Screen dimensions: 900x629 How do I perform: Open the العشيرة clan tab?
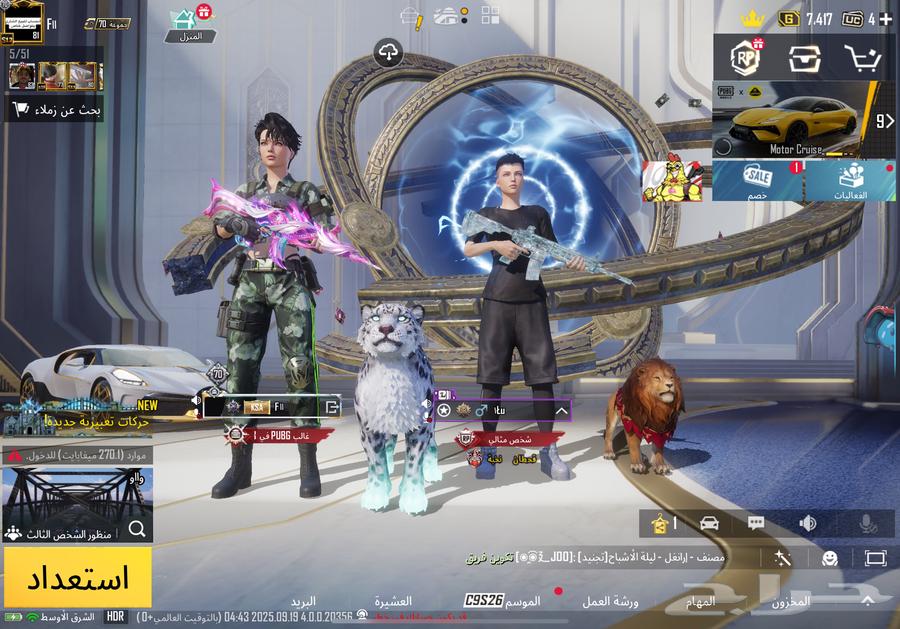pos(393,602)
